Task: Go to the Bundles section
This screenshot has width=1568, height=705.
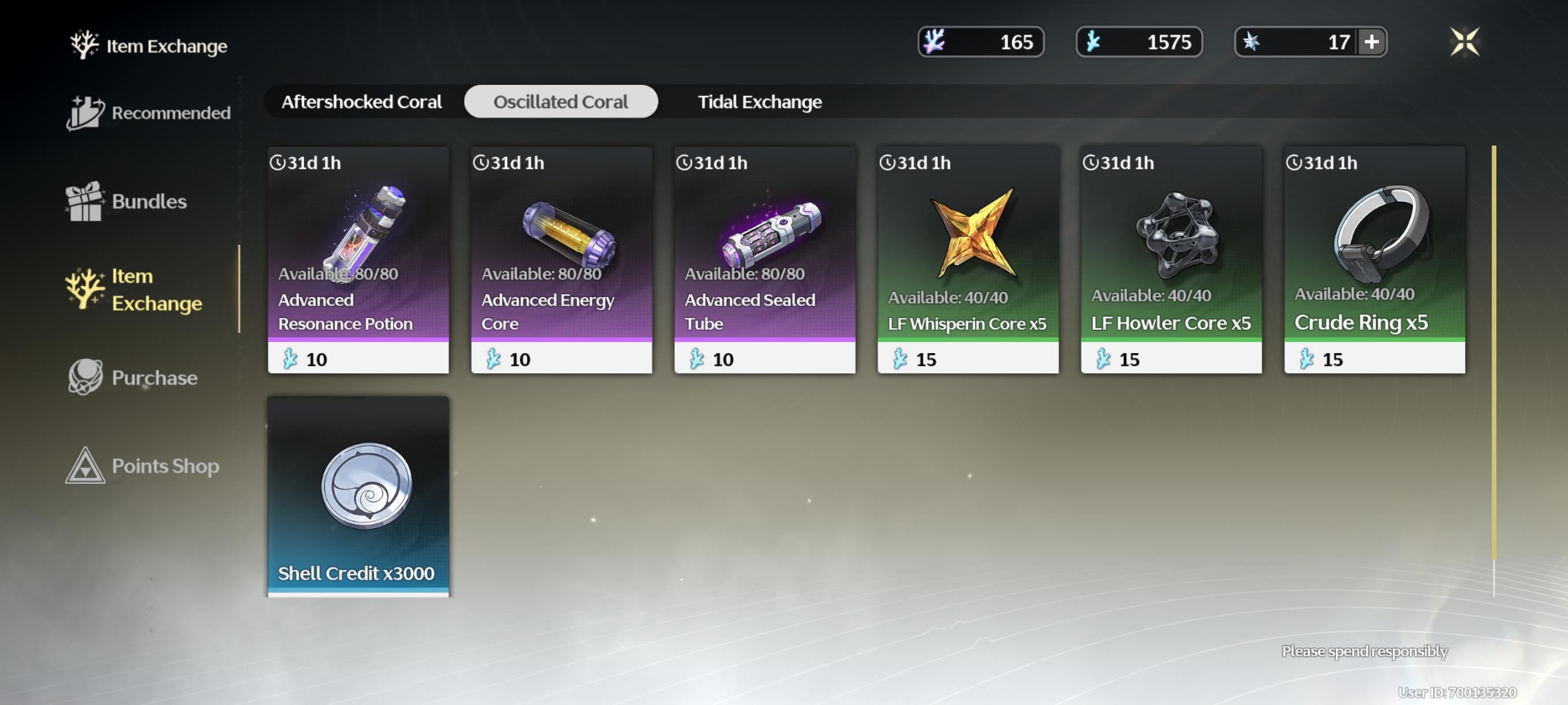Action: point(127,201)
